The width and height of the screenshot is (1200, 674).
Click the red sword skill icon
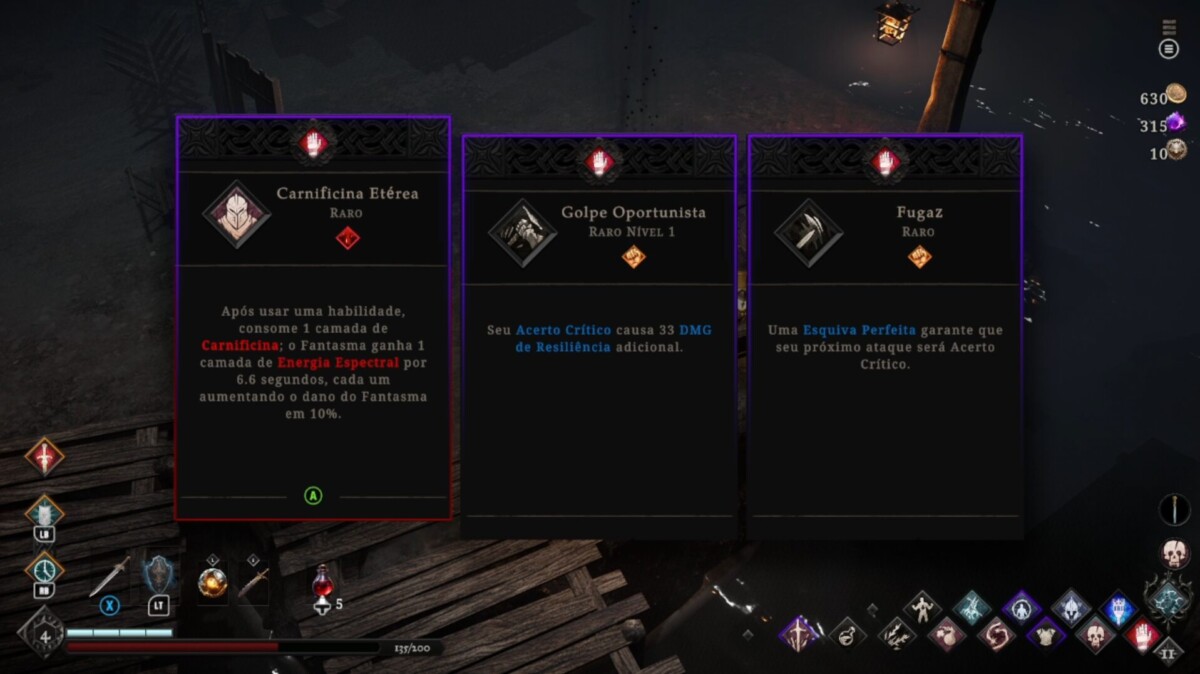(x=44, y=456)
